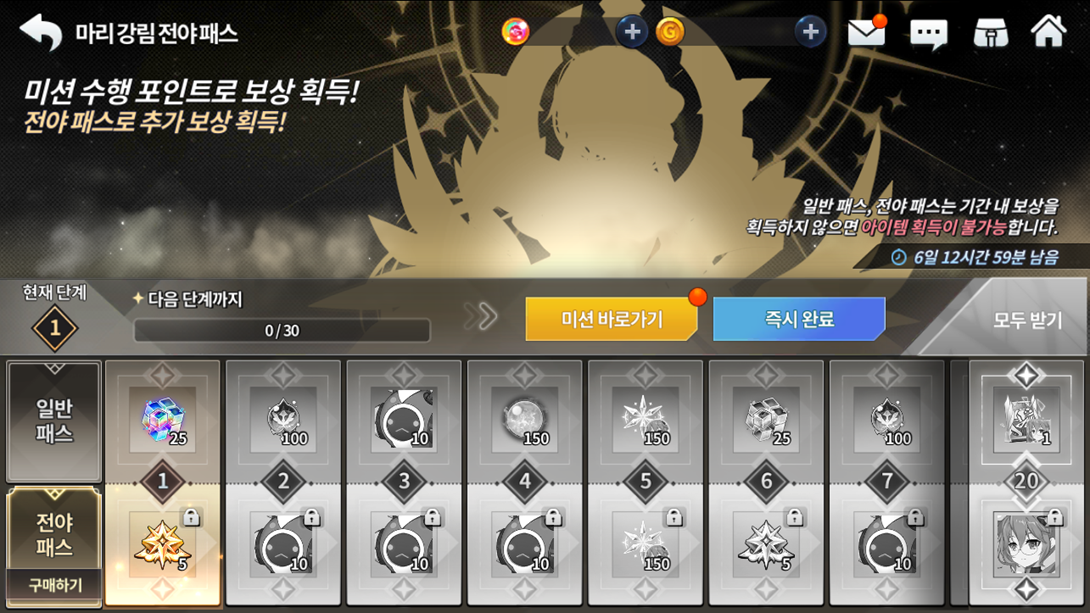The image size is (1090, 613).
Task: Add more gold with the plus button
Action: tap(810, 32)
